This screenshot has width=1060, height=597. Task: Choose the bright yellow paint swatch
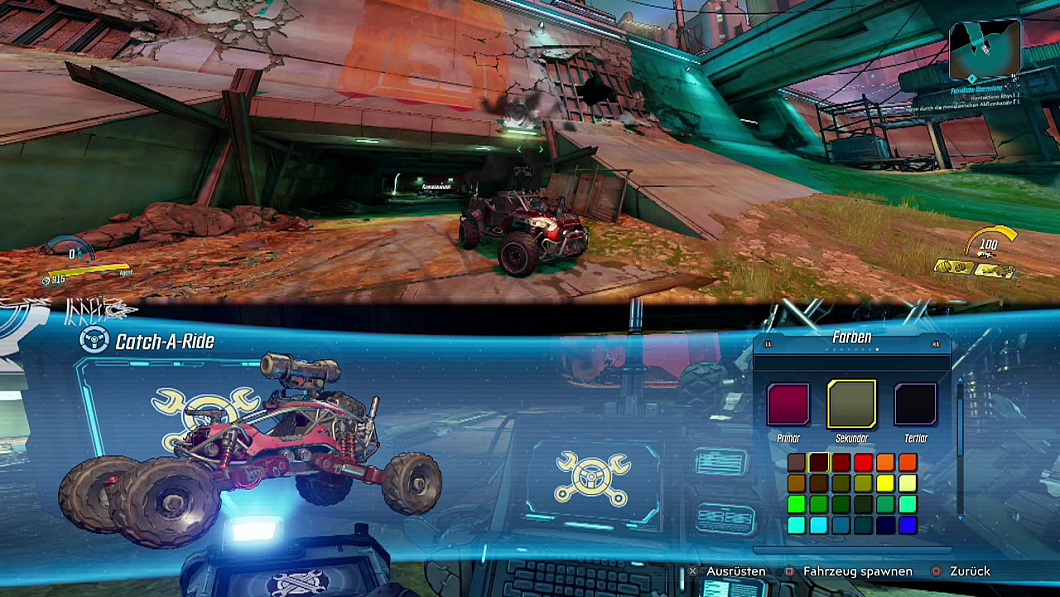[x=885, y=484]
